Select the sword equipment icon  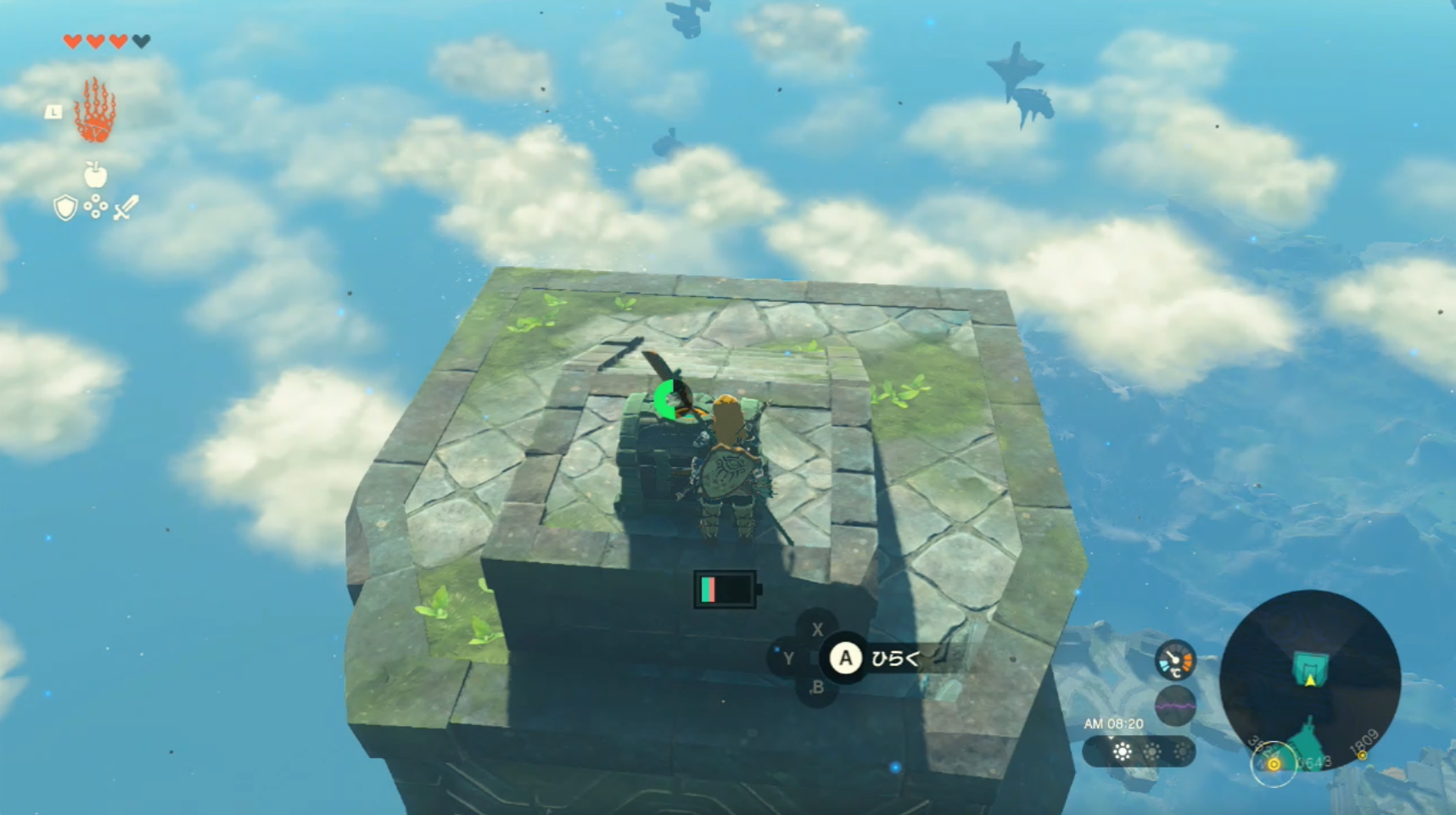click(x=126, y=208)
